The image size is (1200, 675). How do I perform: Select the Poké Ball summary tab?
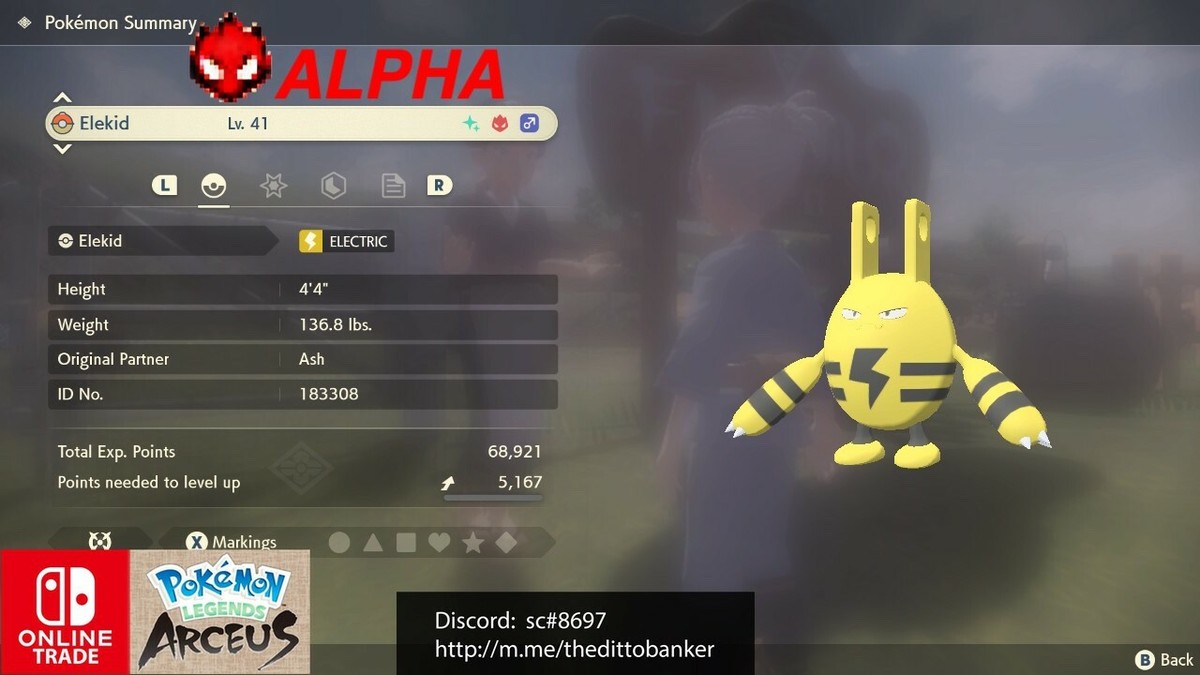(x=213, y=185)
